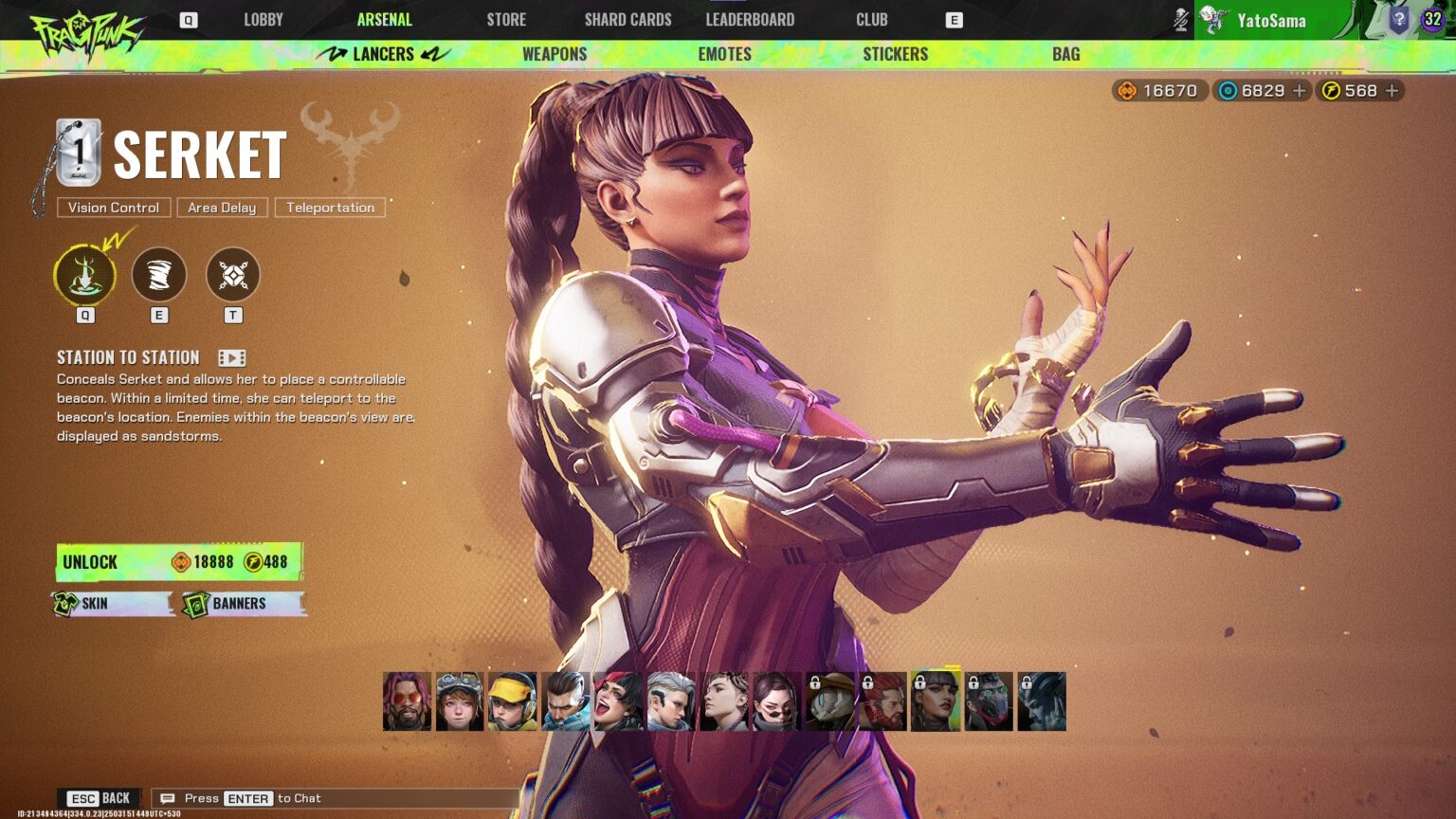The width and height of the screenshot is (1456, 819).
Task: Select the lancer with yellow visor cap
Action: (513, 701)
